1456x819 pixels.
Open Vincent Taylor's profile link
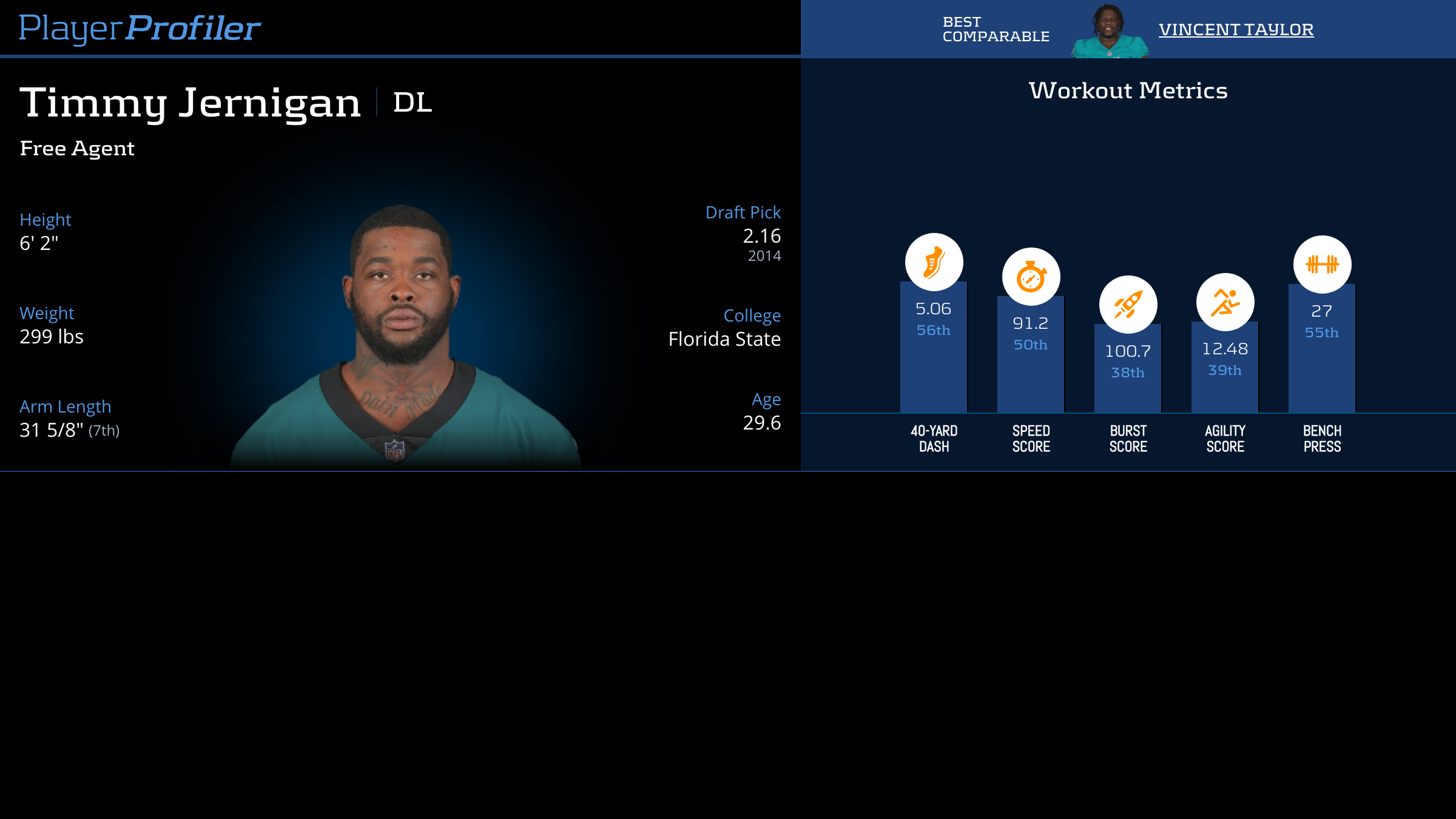coord(1236,29)
